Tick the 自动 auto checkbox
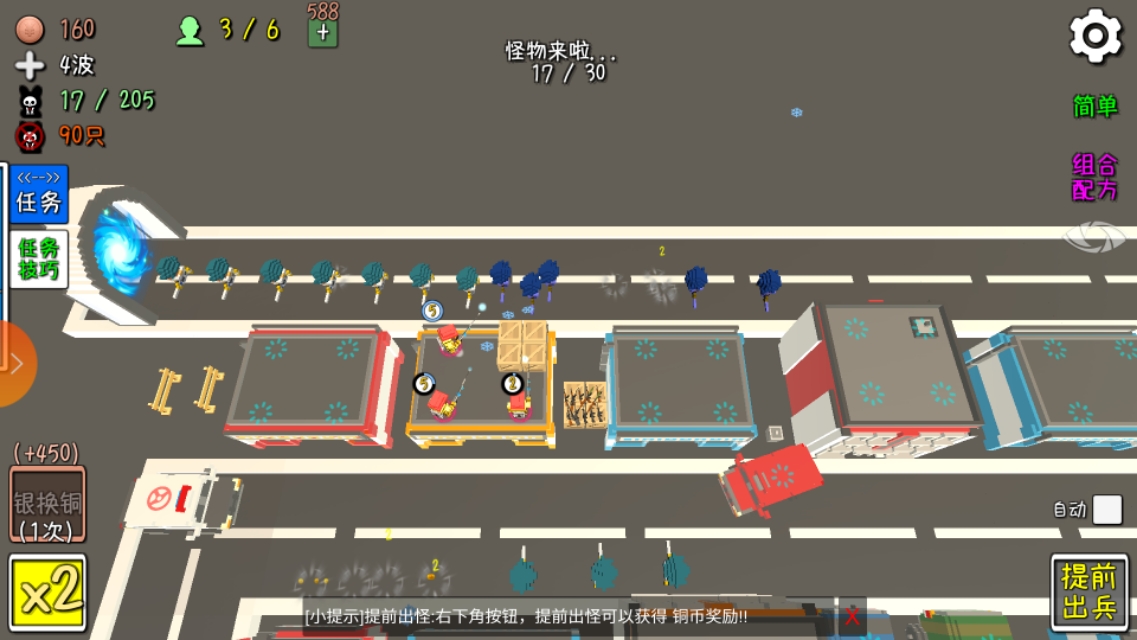Viewport: 1137px width, 640px height. (x=1107, y=509)
